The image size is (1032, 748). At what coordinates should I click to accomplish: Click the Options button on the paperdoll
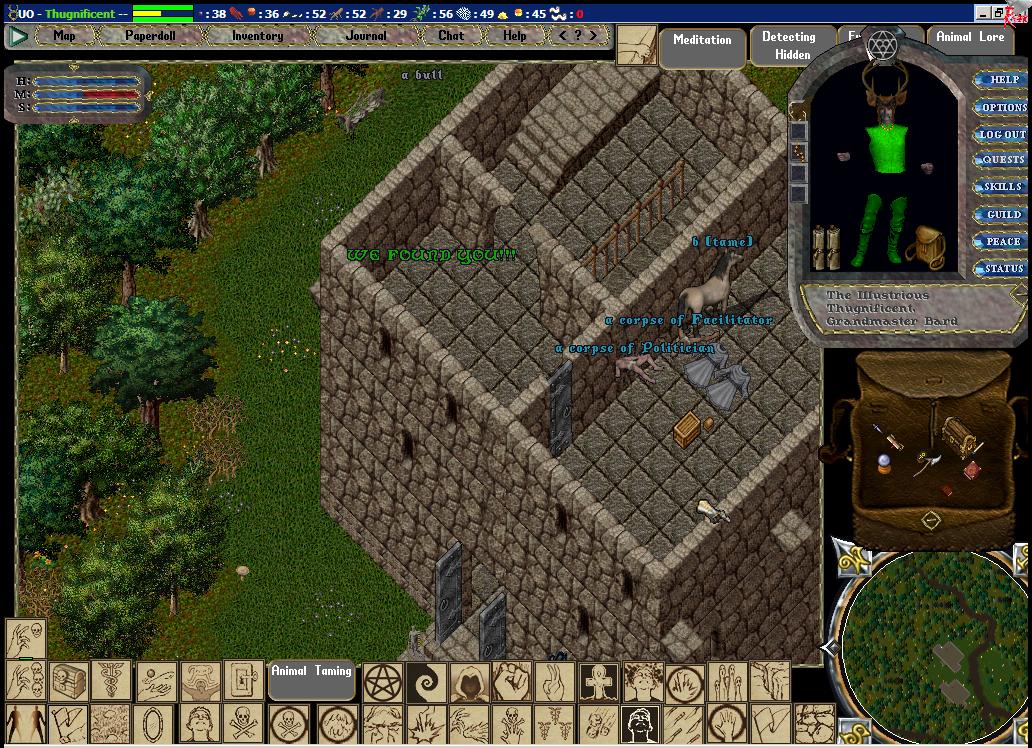1002,107
